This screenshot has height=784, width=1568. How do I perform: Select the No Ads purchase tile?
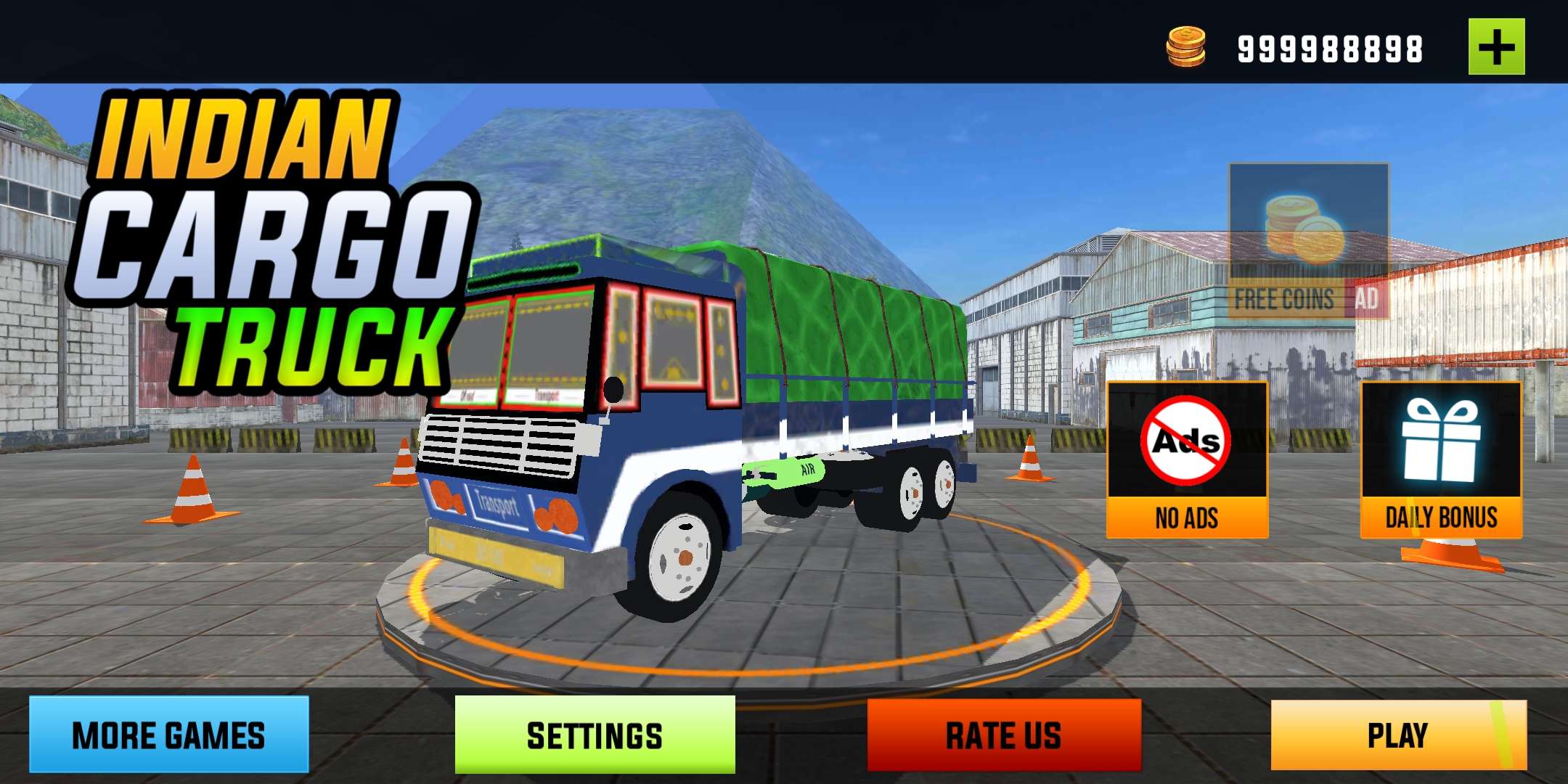click(x=1187, y=460)
